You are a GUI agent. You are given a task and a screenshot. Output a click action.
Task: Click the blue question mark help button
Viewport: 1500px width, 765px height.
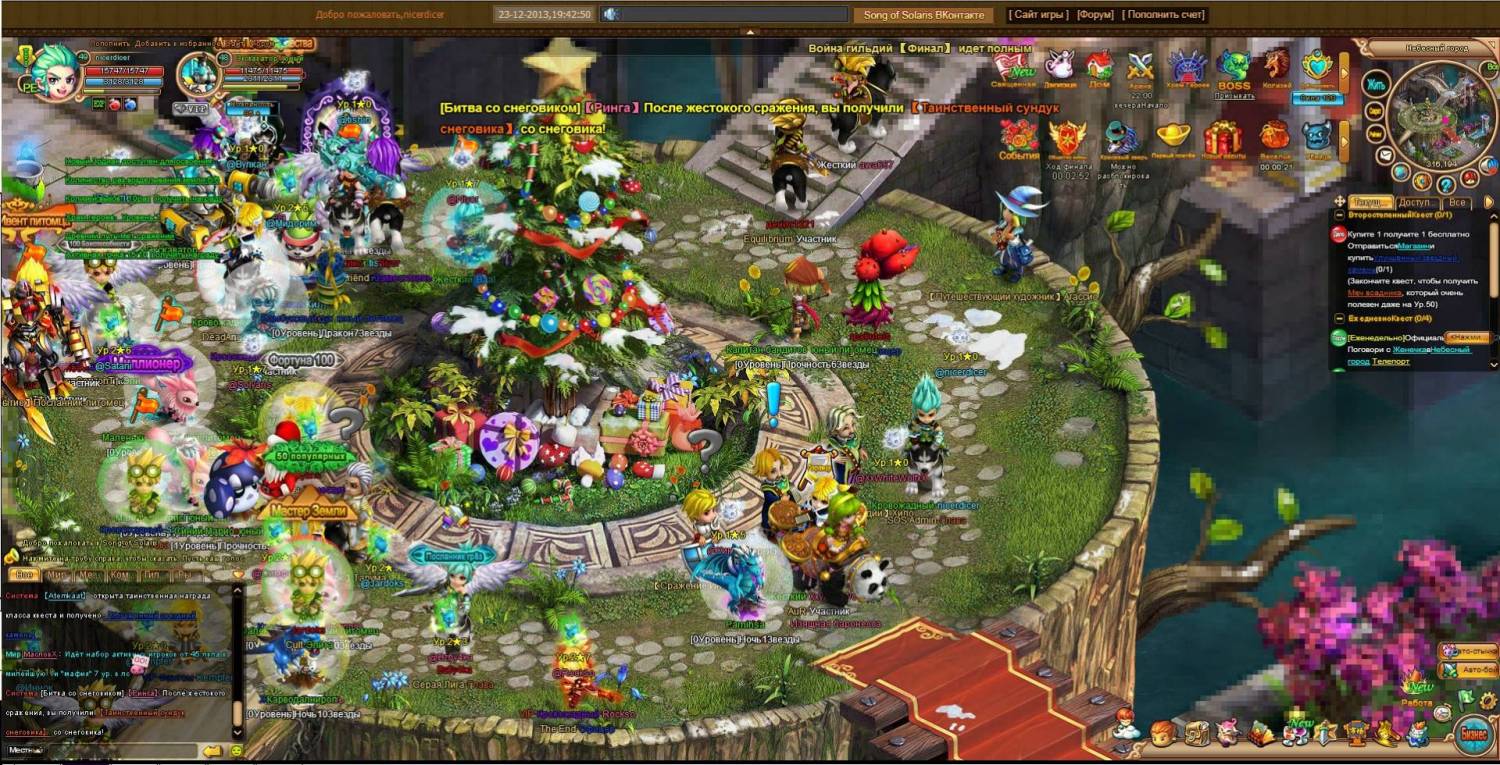1446,184
